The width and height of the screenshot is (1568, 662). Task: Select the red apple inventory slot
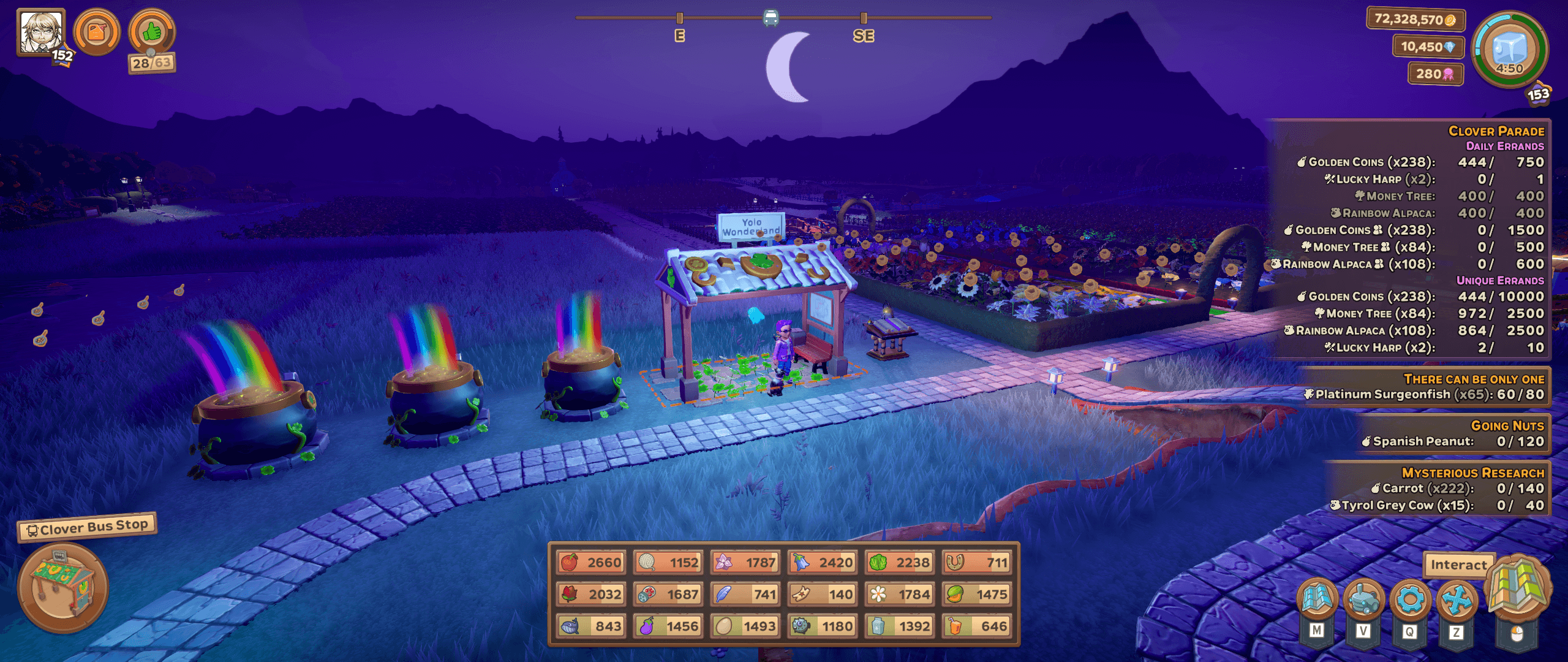coord(591,562)
